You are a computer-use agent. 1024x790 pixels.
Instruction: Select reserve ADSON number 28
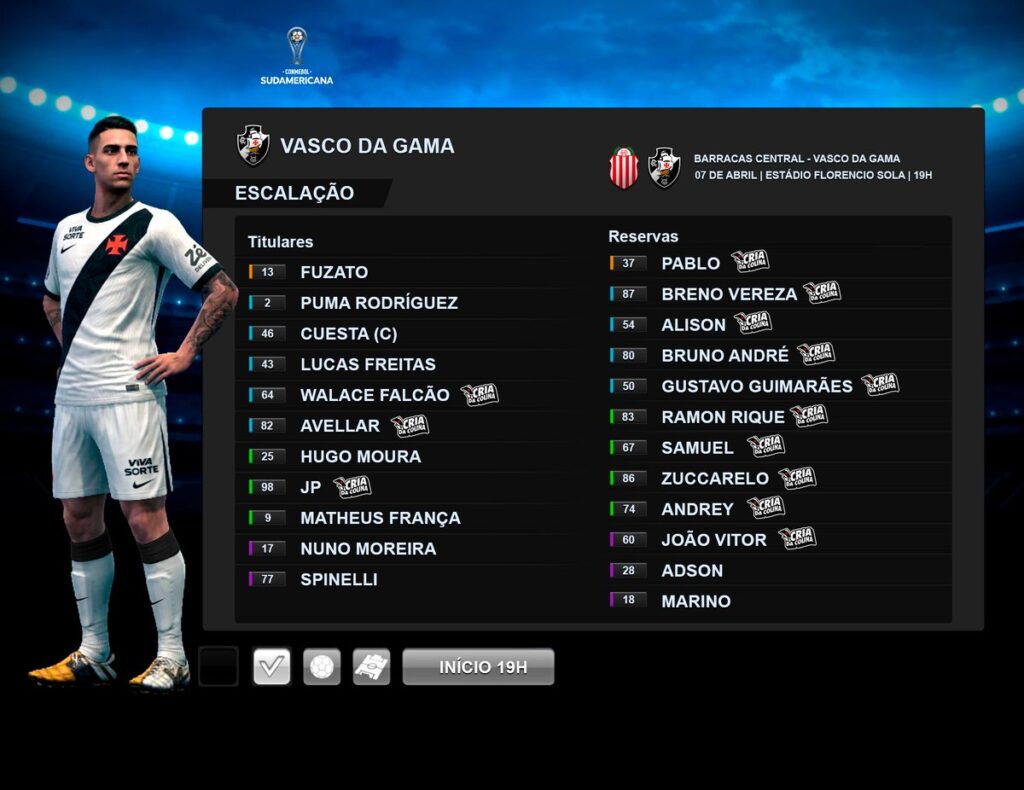pyautogui.click(x=692, y=571)
